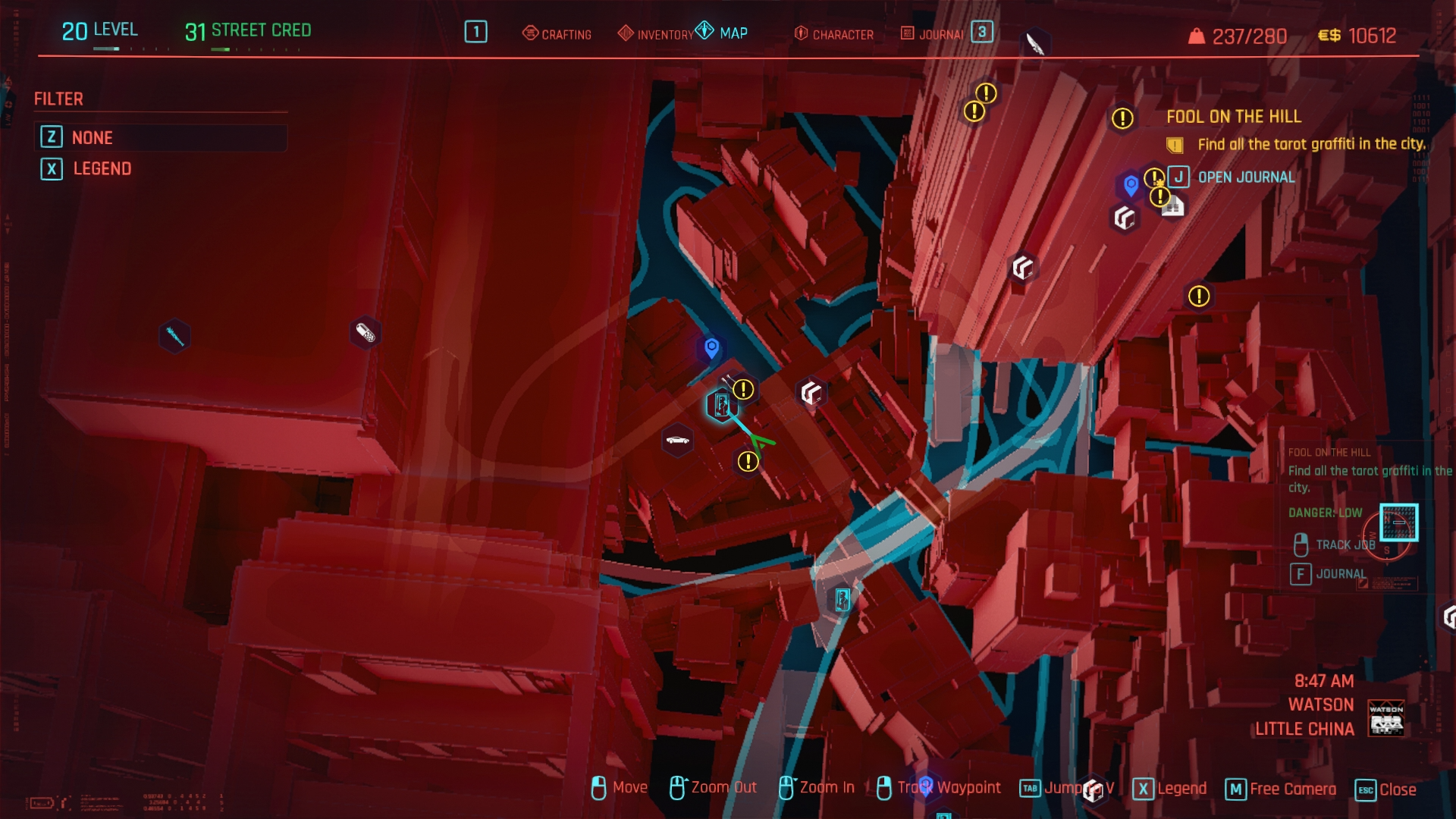Open the Crafting tab
Viewport: 1456px width, 819px height.
pos(557,34)
